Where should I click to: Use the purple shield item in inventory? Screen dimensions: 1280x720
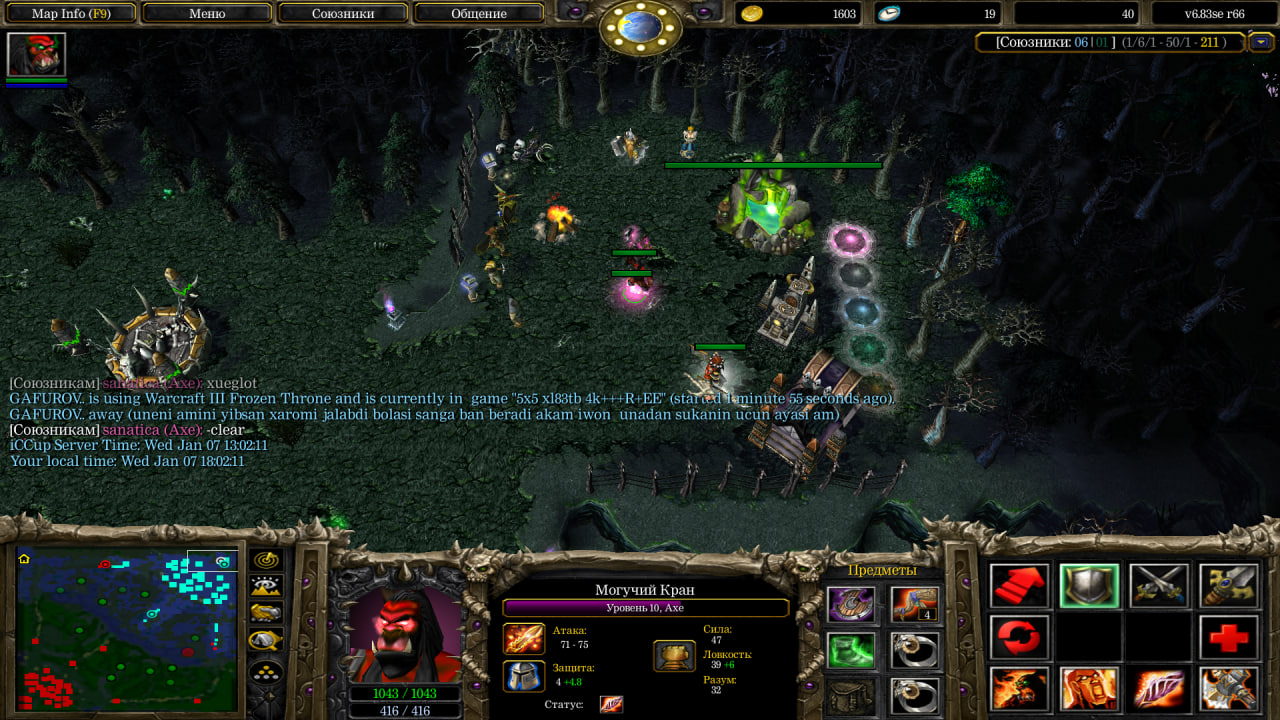coord(851,604)
